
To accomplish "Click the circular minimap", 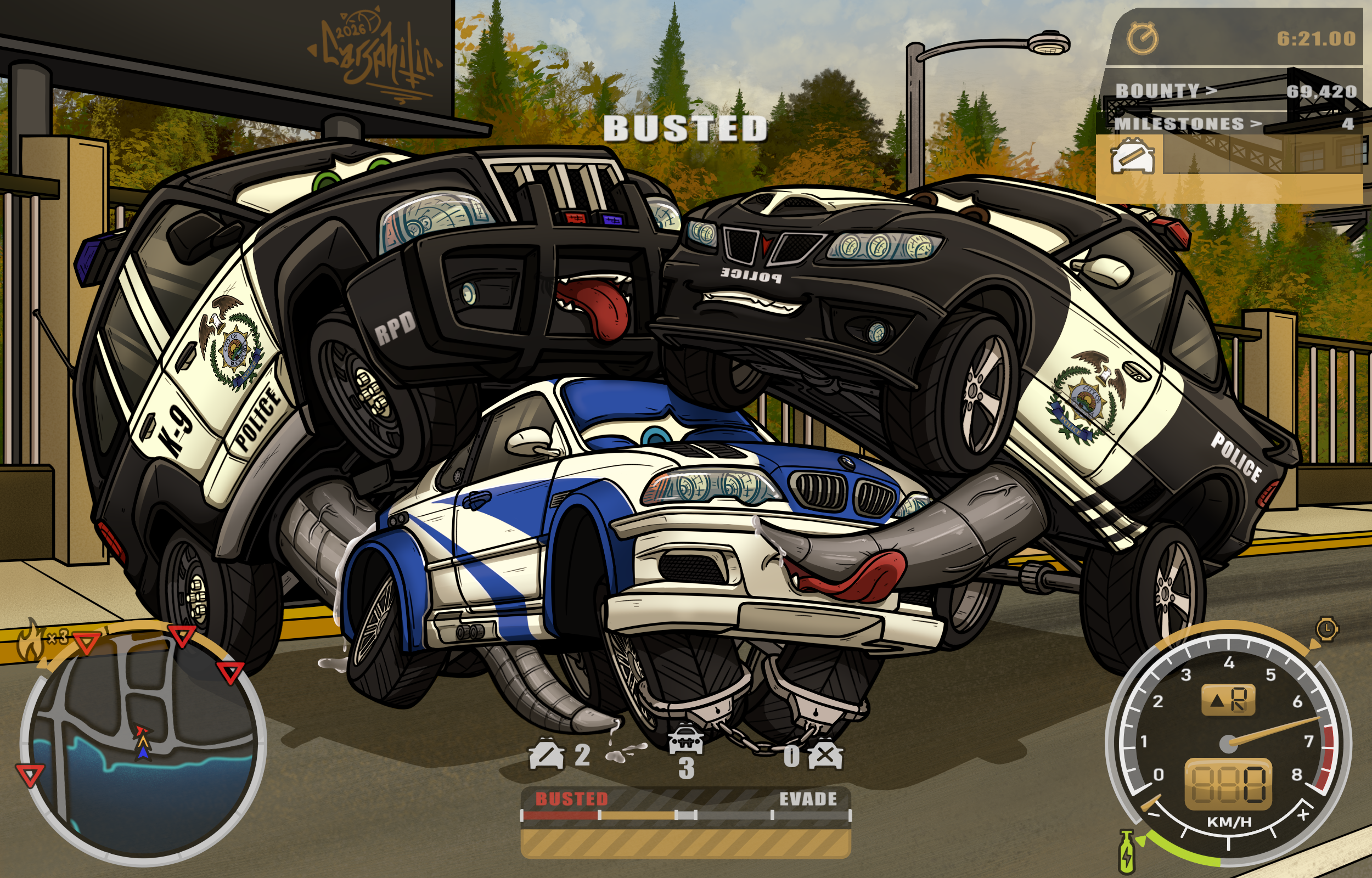I will point(143,747).
